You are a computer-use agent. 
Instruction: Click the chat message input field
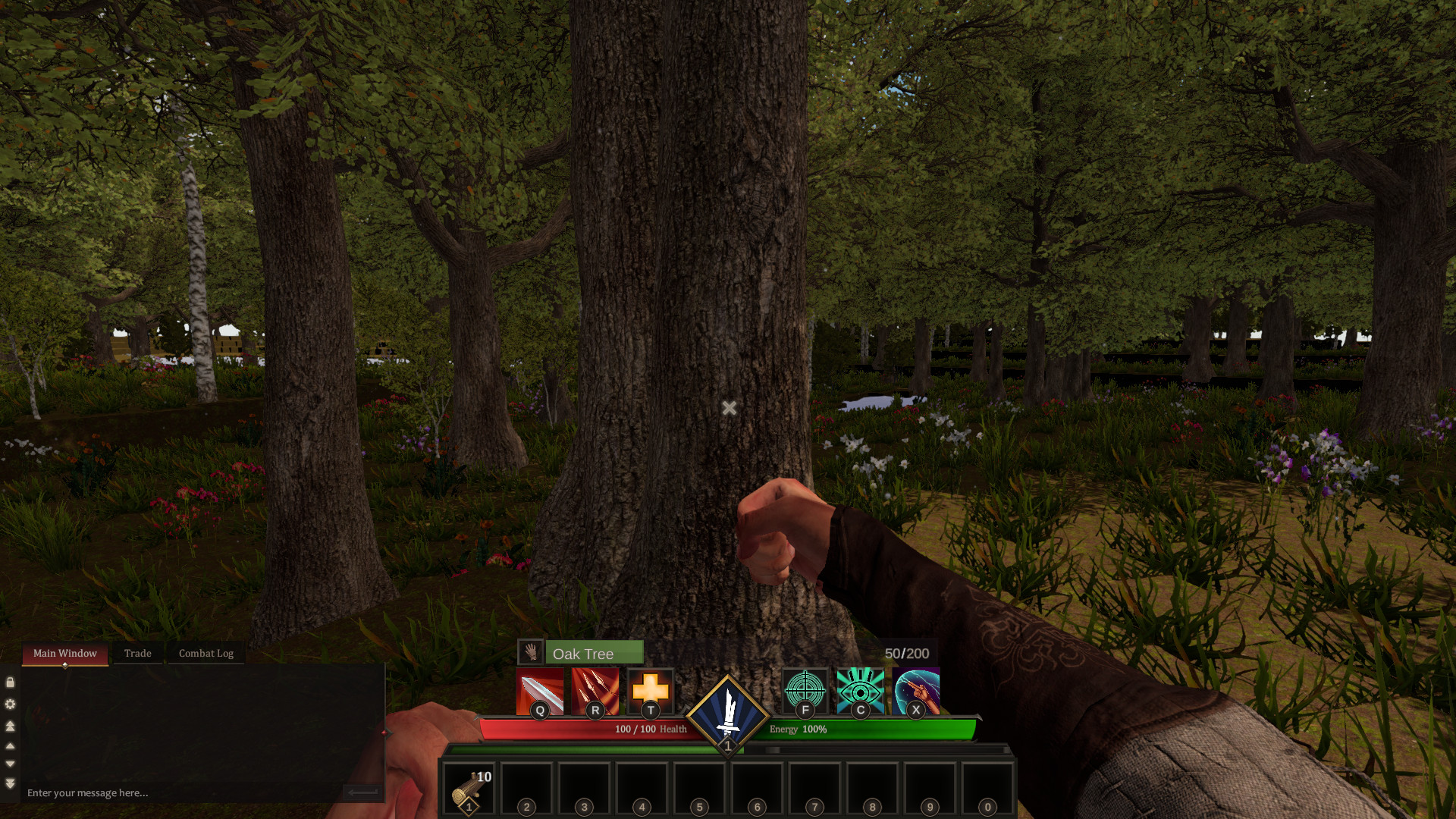pos(152,792)
